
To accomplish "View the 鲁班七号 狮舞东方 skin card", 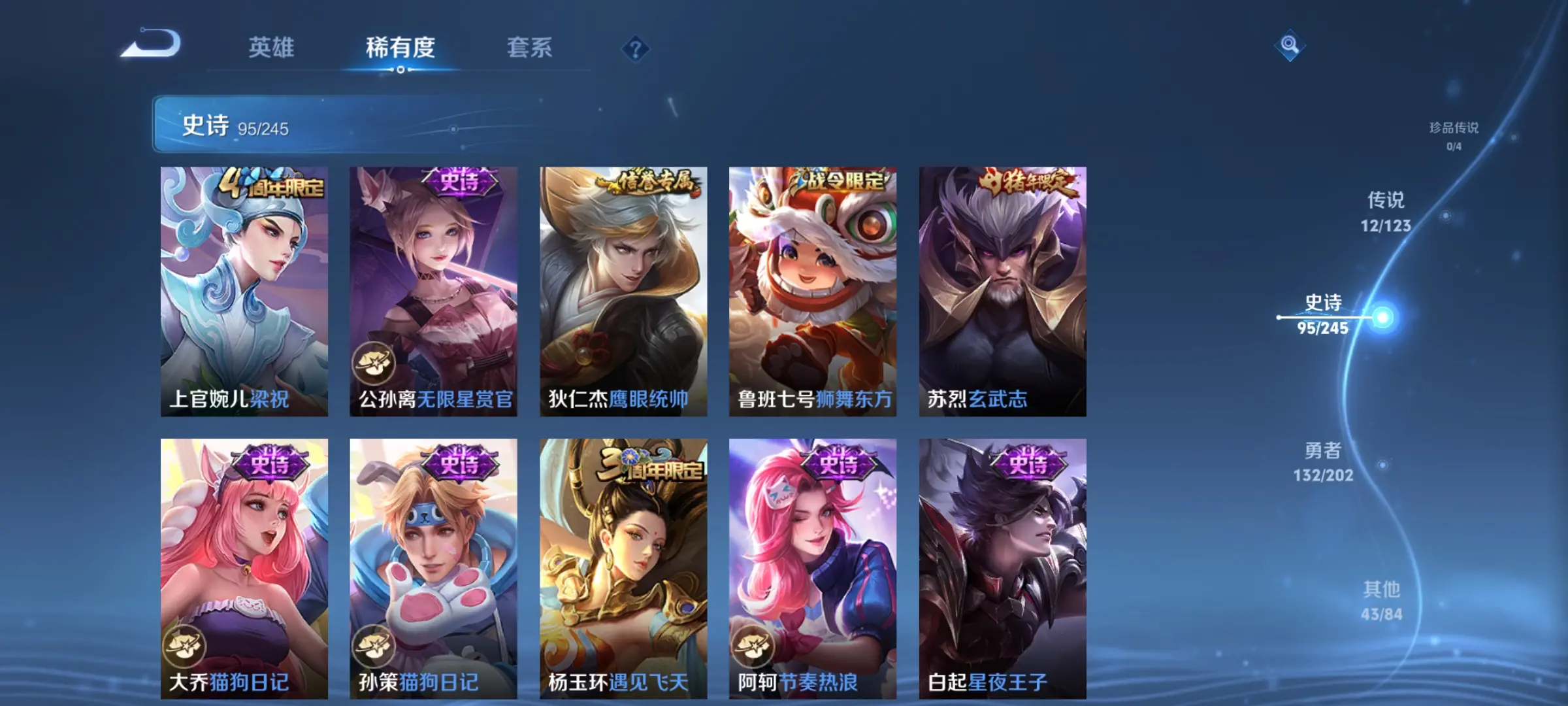I will click(813, 291).
